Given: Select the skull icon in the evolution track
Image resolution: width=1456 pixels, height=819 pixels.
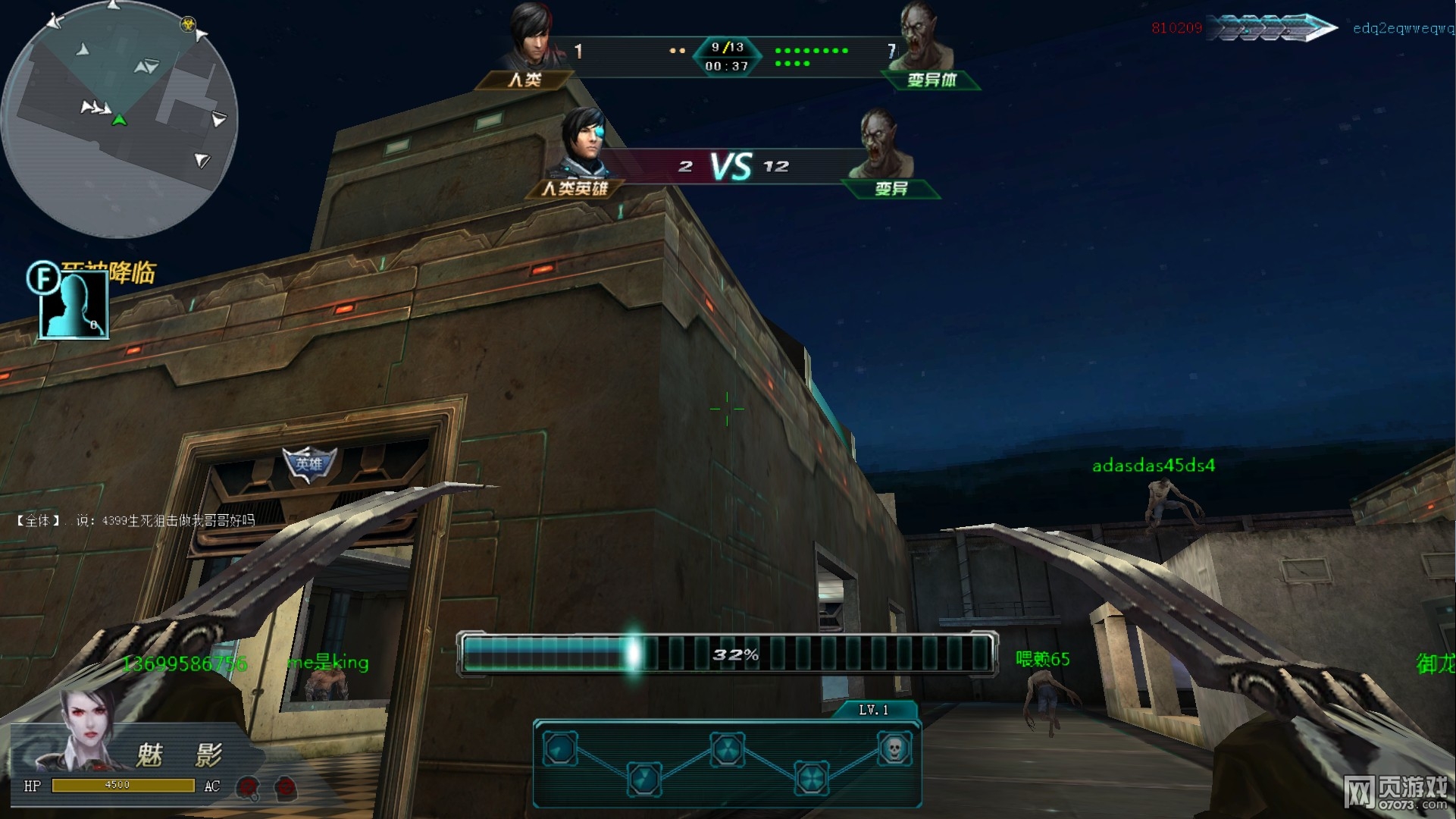Looking at the screenshot, I should (x=894, y=748).
